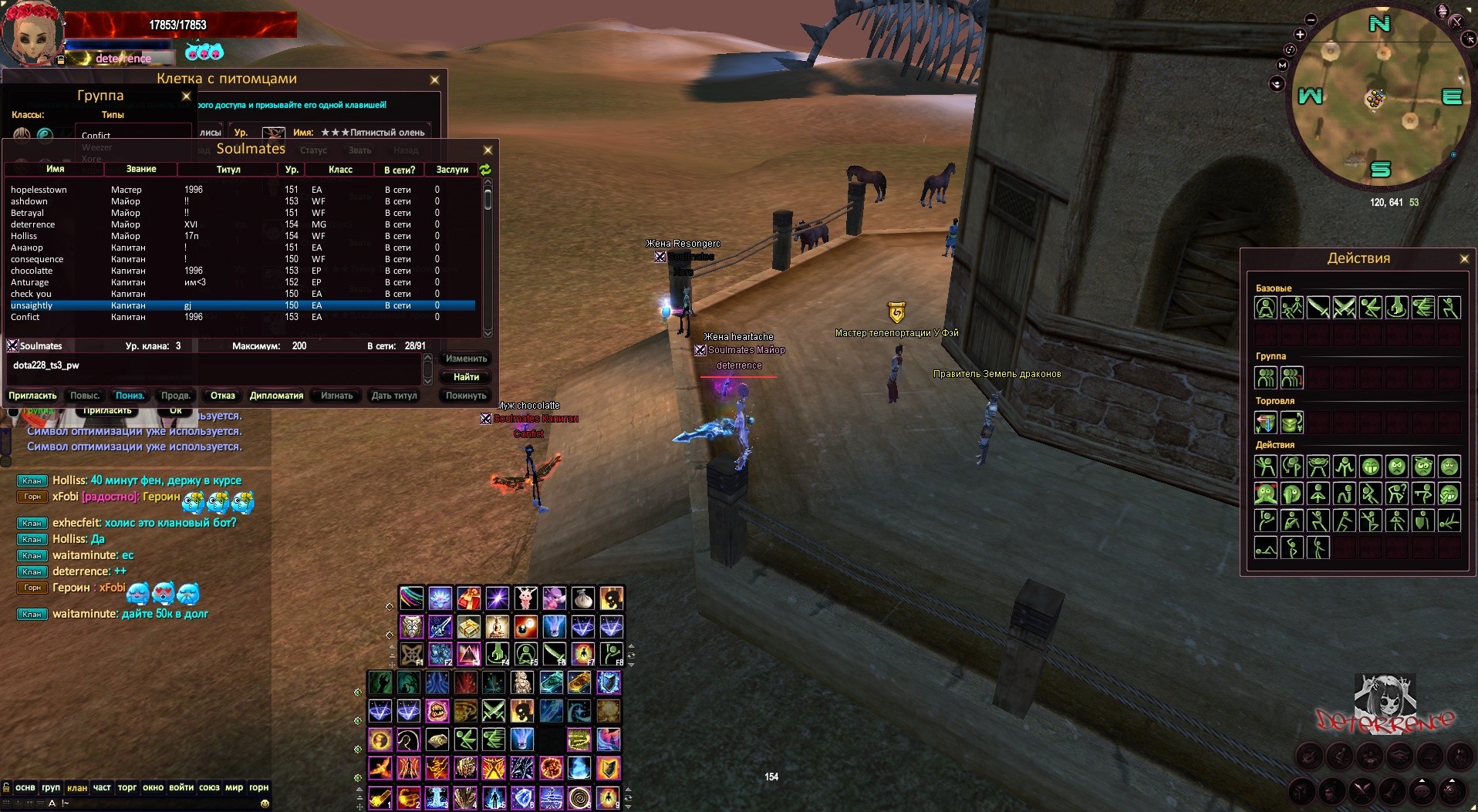
Task: Open the груп chat tab
Action: [x=51, y=787]
